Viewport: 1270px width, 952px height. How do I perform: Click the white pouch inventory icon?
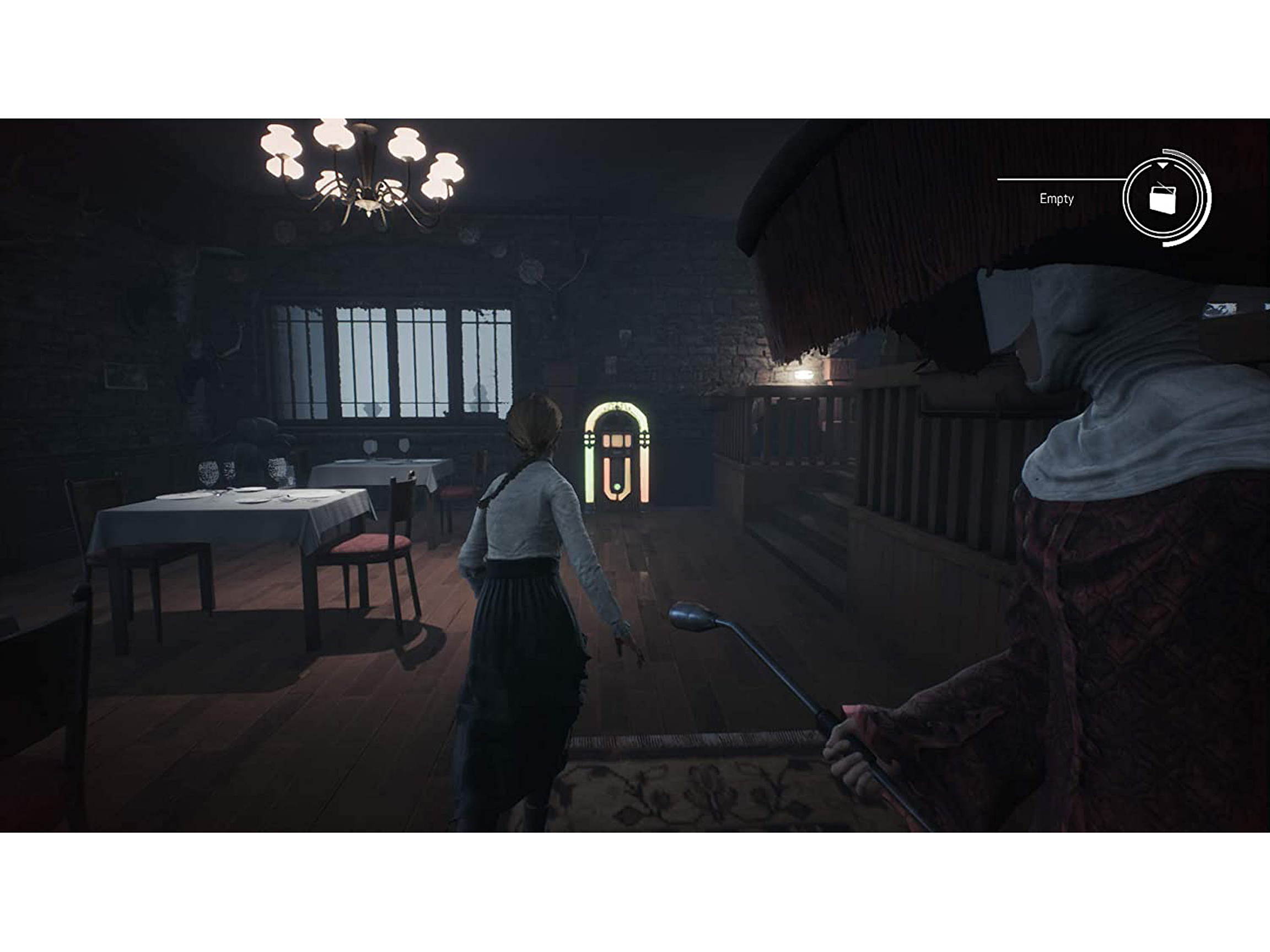(1163, 199)
